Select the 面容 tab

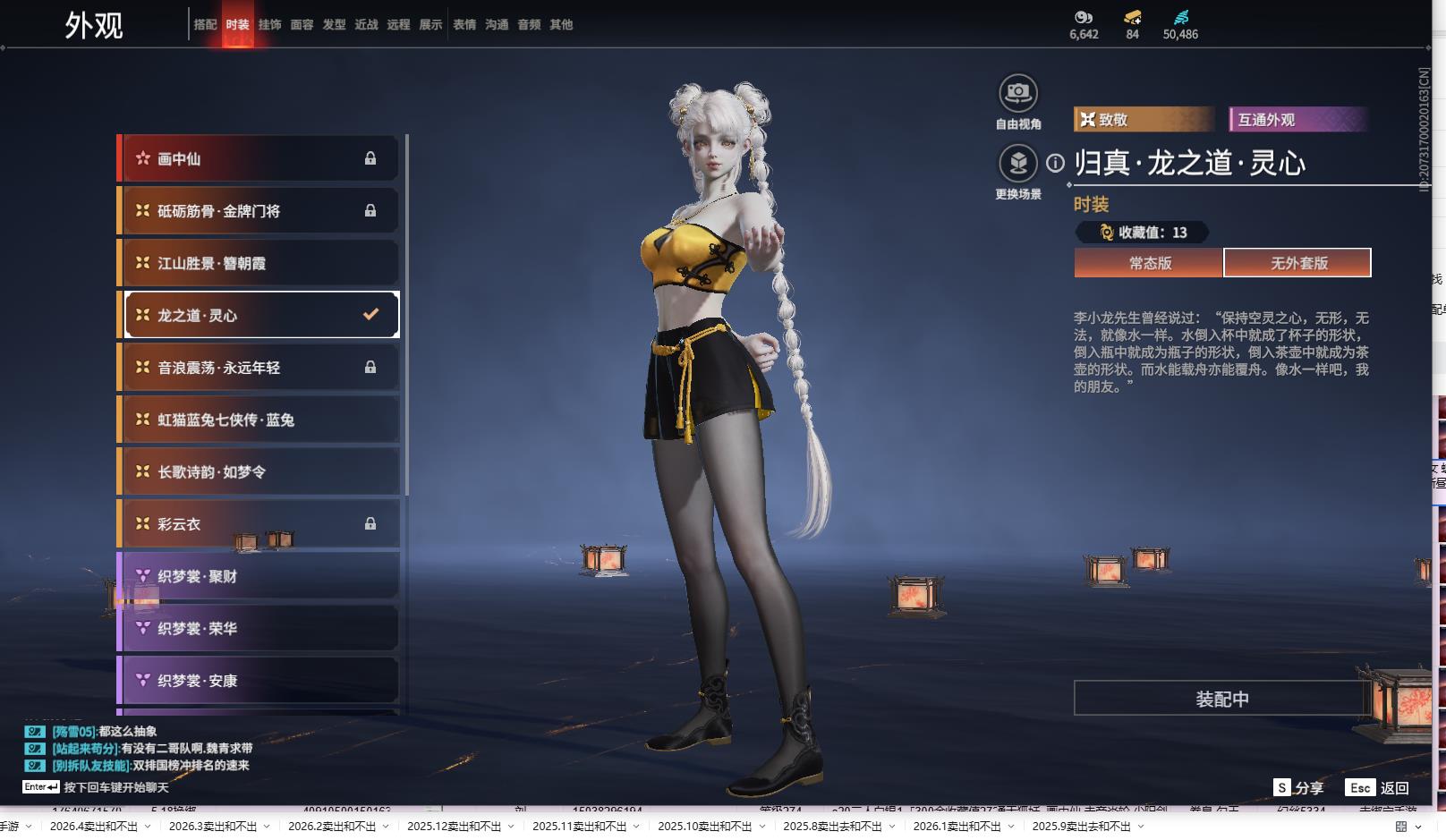tap(302, 25)
